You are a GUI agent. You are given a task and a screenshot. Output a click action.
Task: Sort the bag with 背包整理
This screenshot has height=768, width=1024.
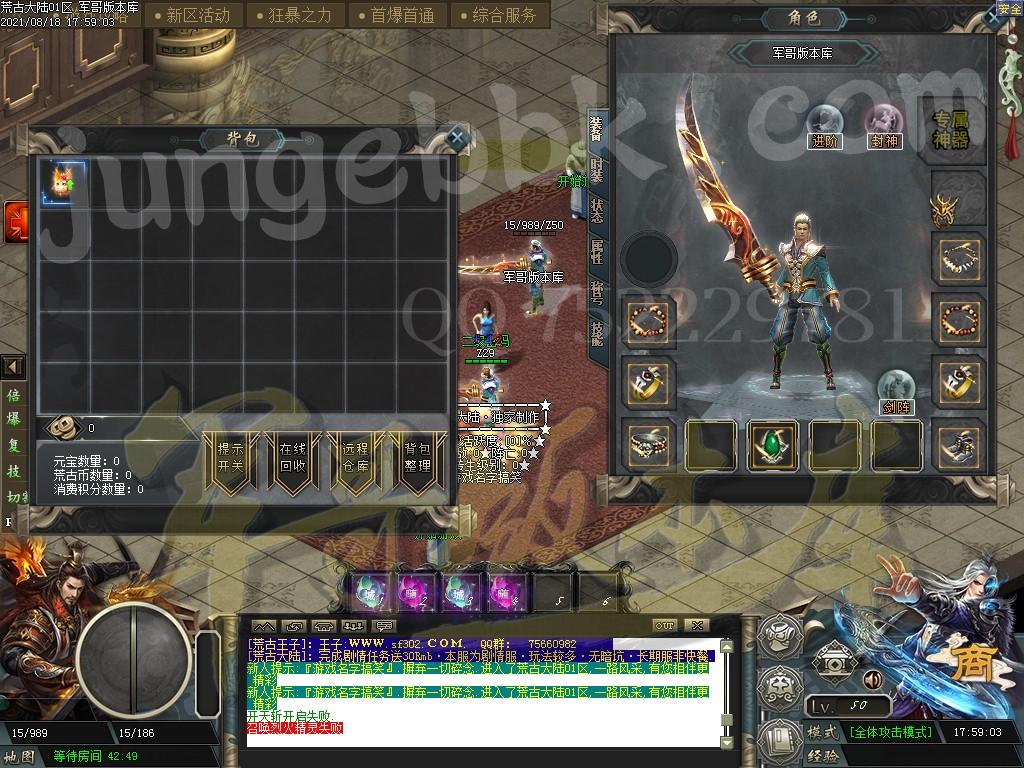(x=417, y=458)
